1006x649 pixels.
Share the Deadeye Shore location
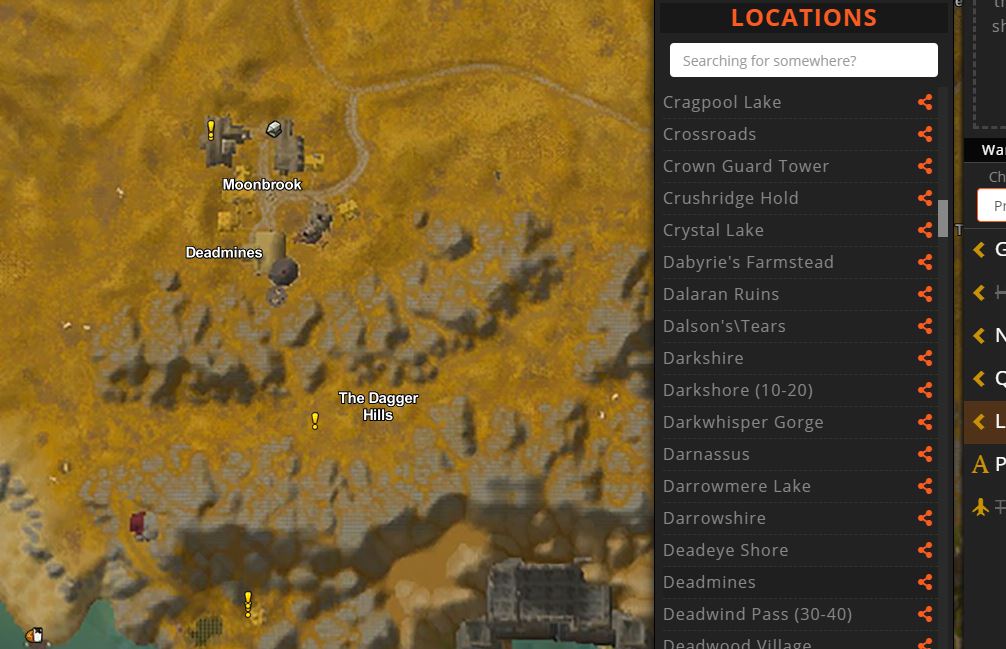point(925,550)
